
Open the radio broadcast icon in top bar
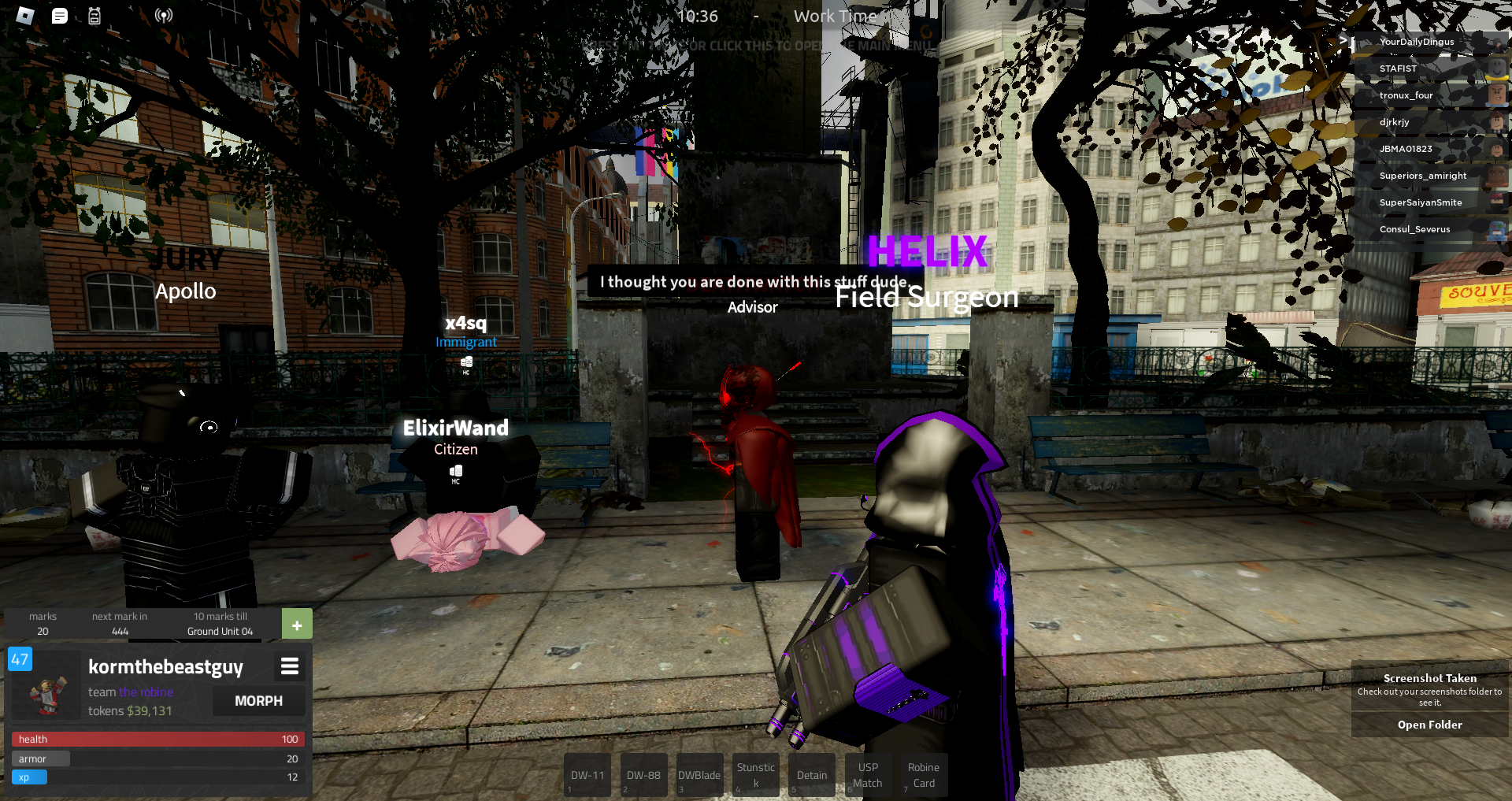click(x=163, y=16)
